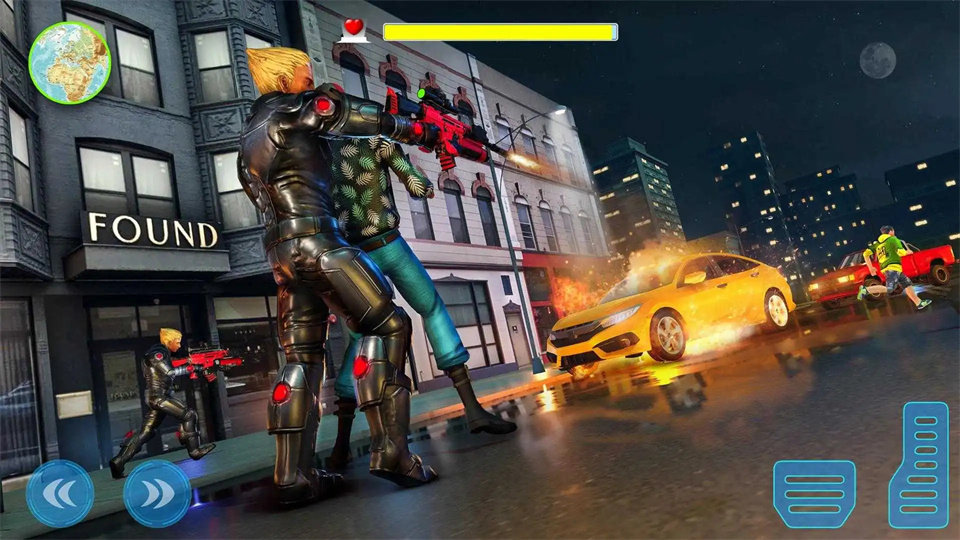Tap the left double-arrow steering button
960x540 pixels.
pos(60,493)
